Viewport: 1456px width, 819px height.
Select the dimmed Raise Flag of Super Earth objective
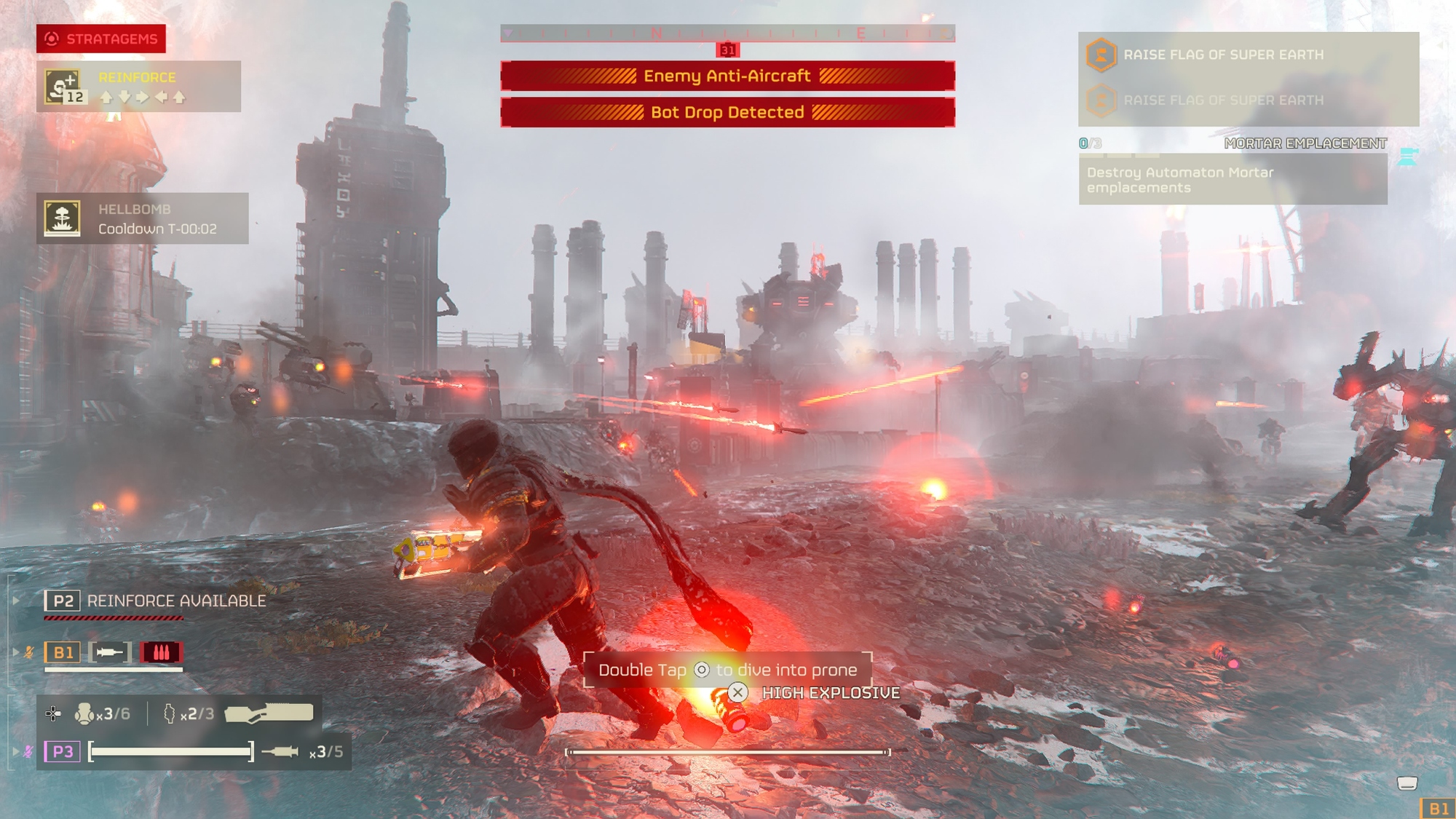tap(1223, 100)
